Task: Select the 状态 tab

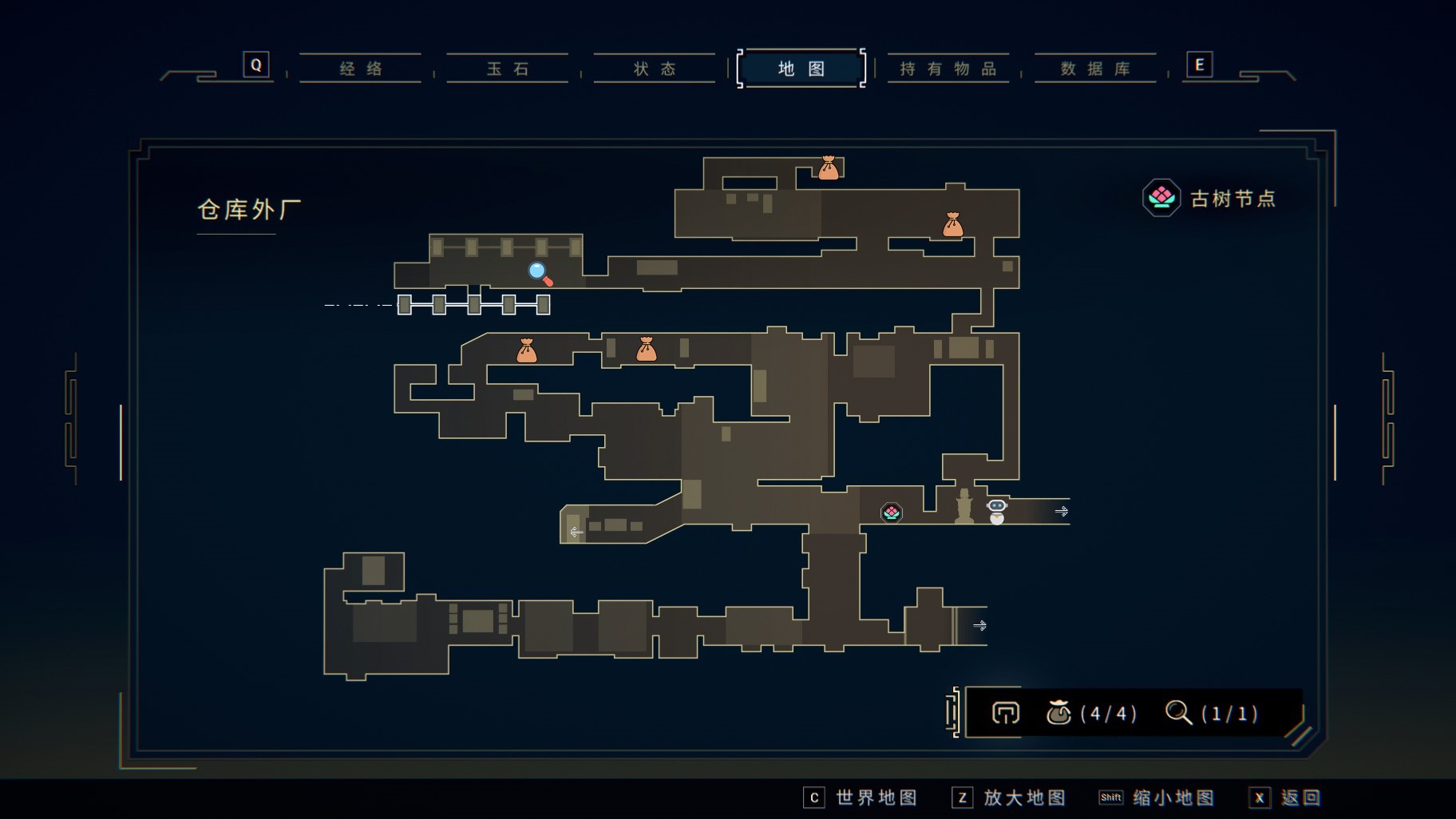Action: (655, 69)
